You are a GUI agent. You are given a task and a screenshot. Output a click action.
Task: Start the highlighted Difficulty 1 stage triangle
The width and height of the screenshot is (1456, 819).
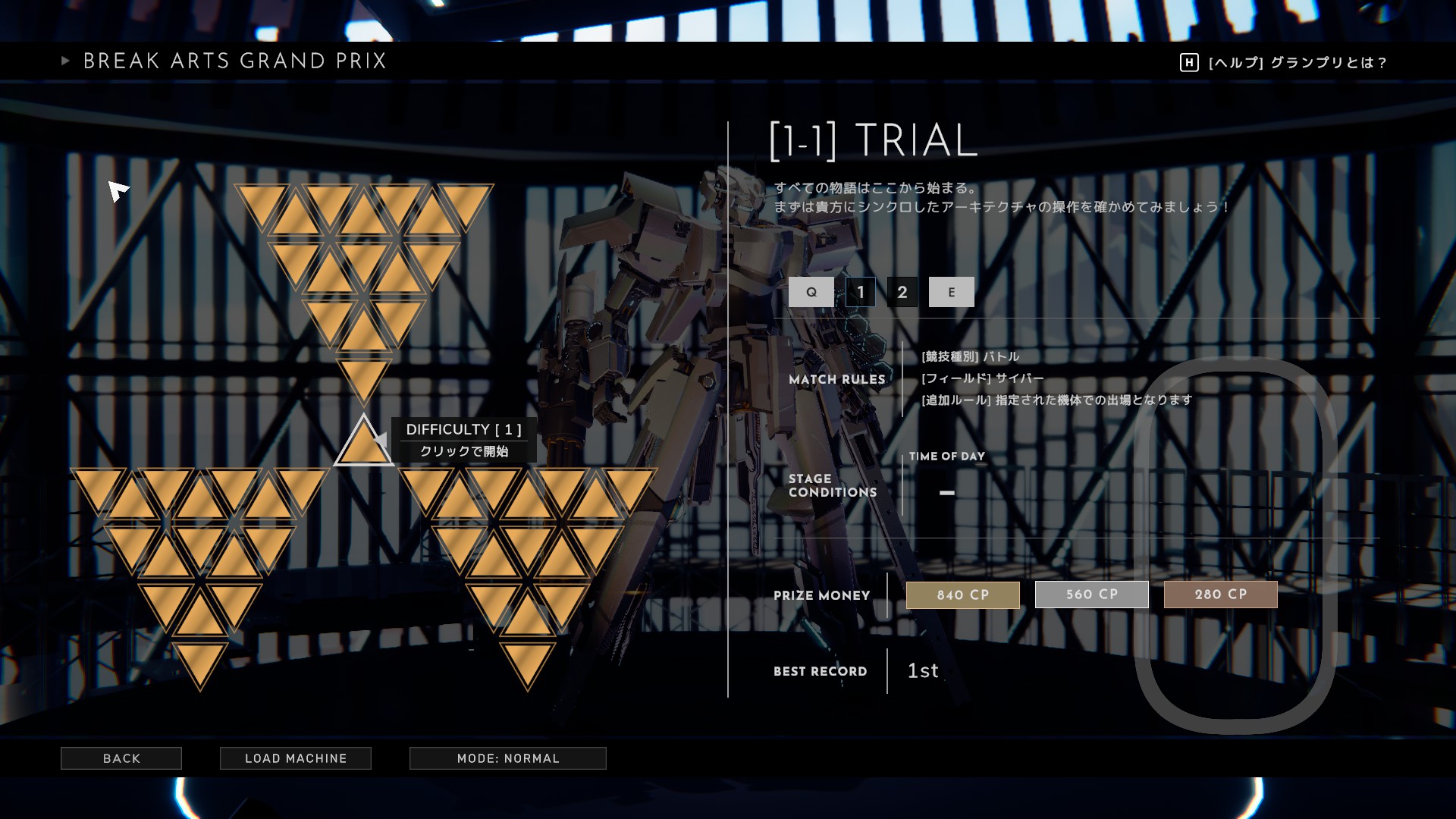[363, 445]
